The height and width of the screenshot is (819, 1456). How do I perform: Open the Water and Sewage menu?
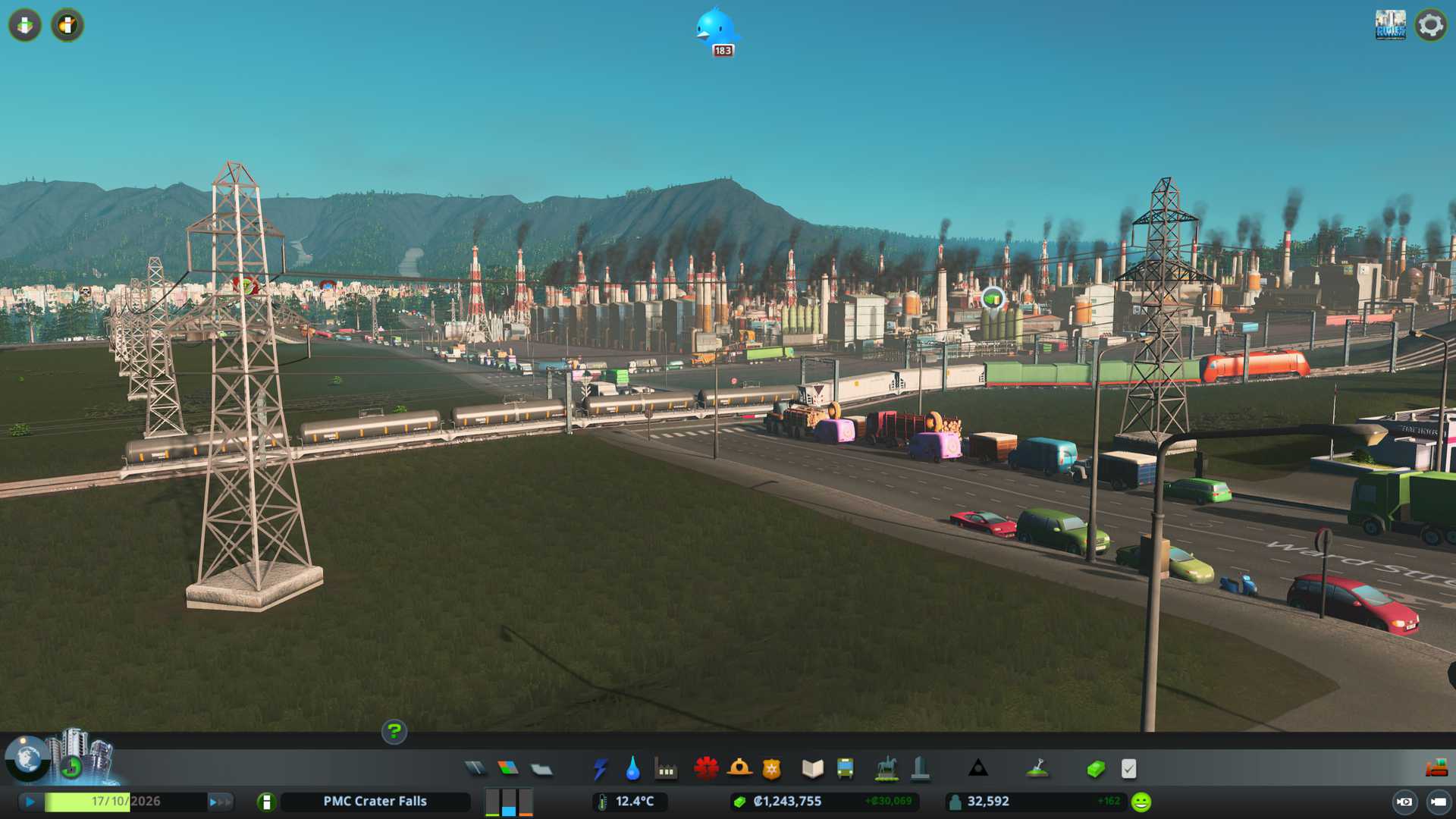tap(632, 769)
